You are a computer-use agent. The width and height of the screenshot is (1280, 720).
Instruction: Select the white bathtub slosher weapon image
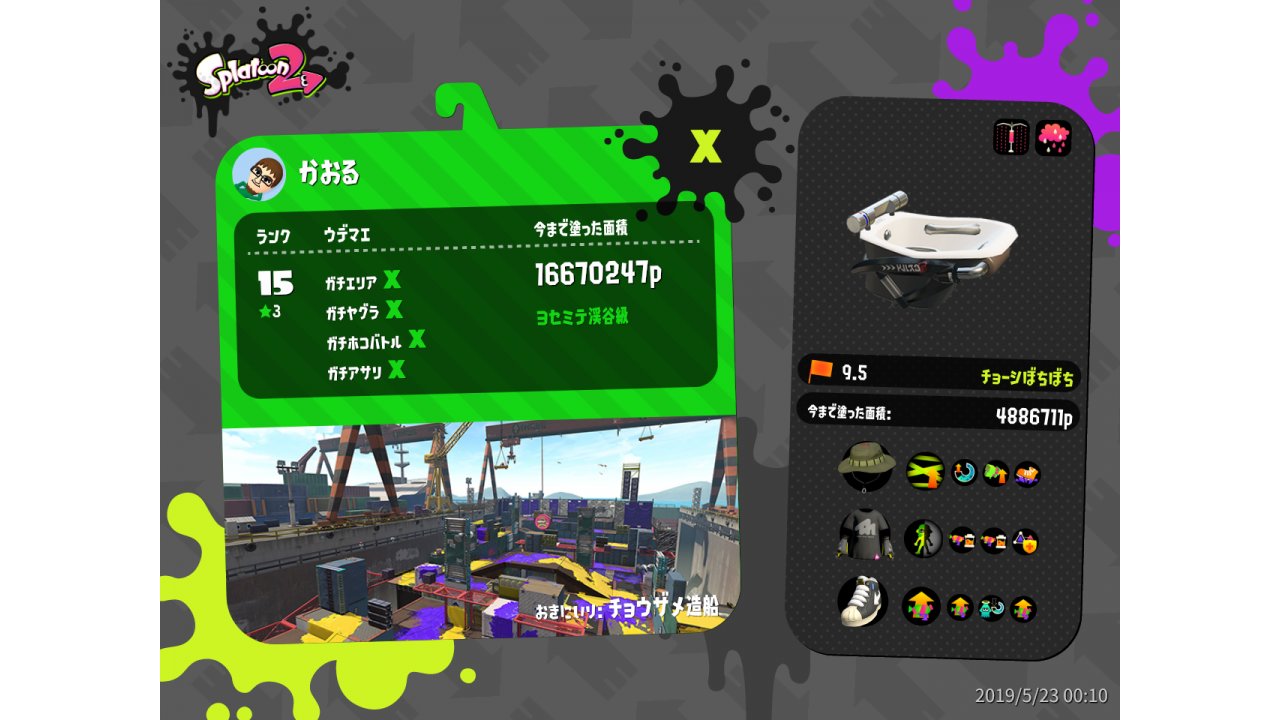point(930,245)
